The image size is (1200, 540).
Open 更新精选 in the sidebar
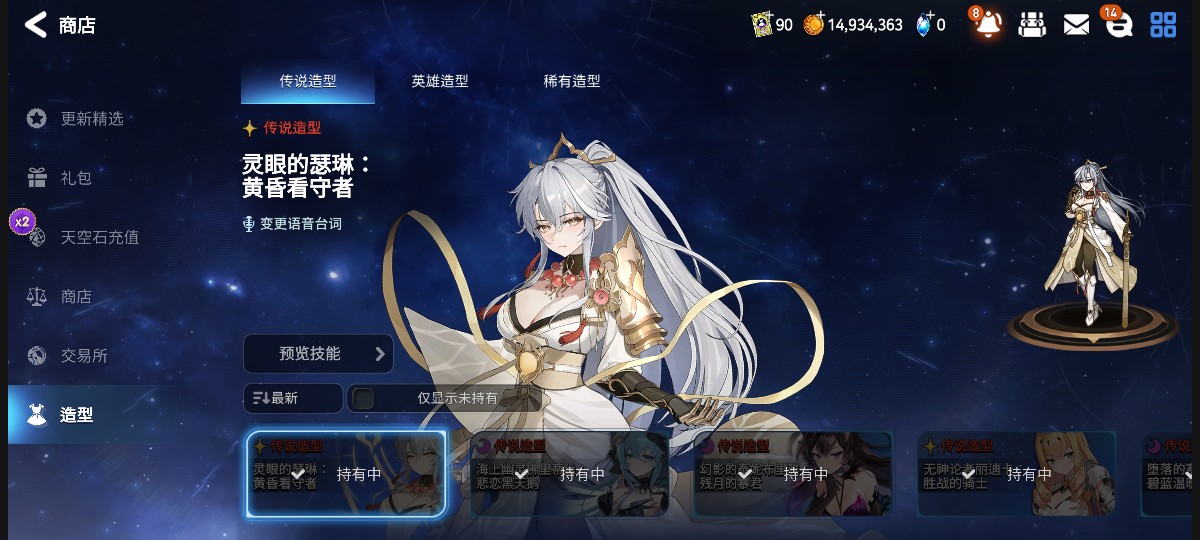coord(91,119)
